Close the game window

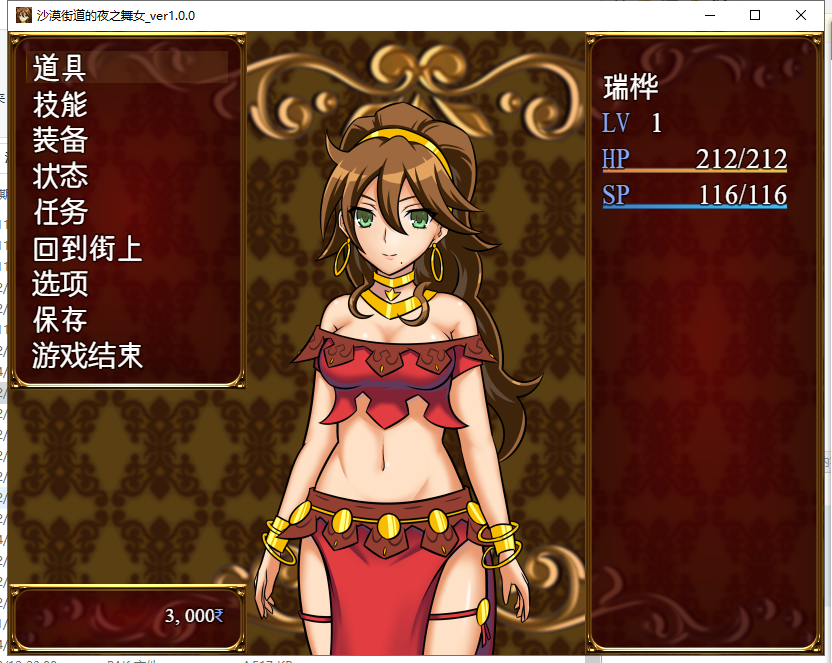click(x=801, y=15)
